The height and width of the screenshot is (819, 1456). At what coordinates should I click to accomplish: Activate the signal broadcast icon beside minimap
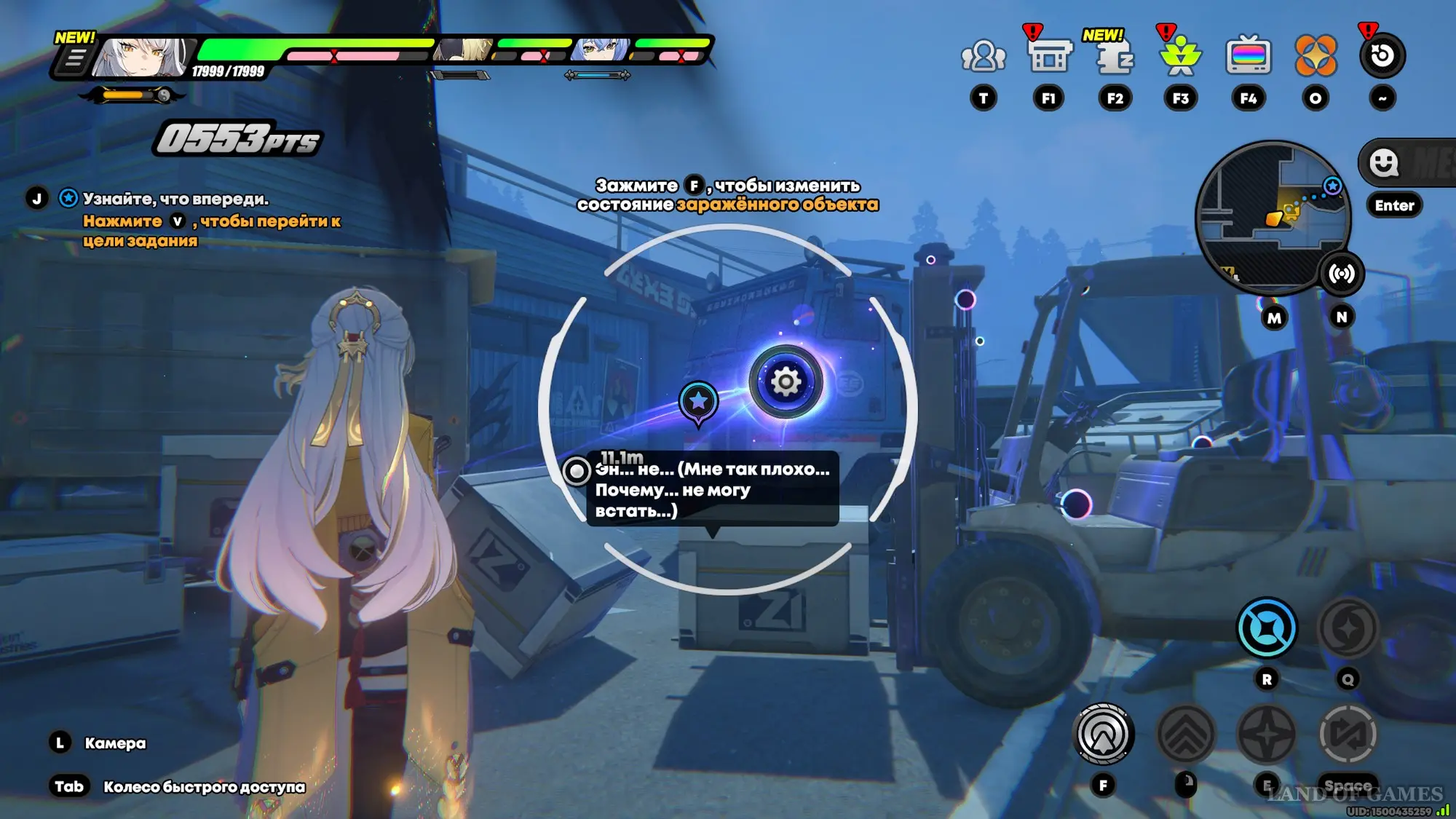(1341, 274)
